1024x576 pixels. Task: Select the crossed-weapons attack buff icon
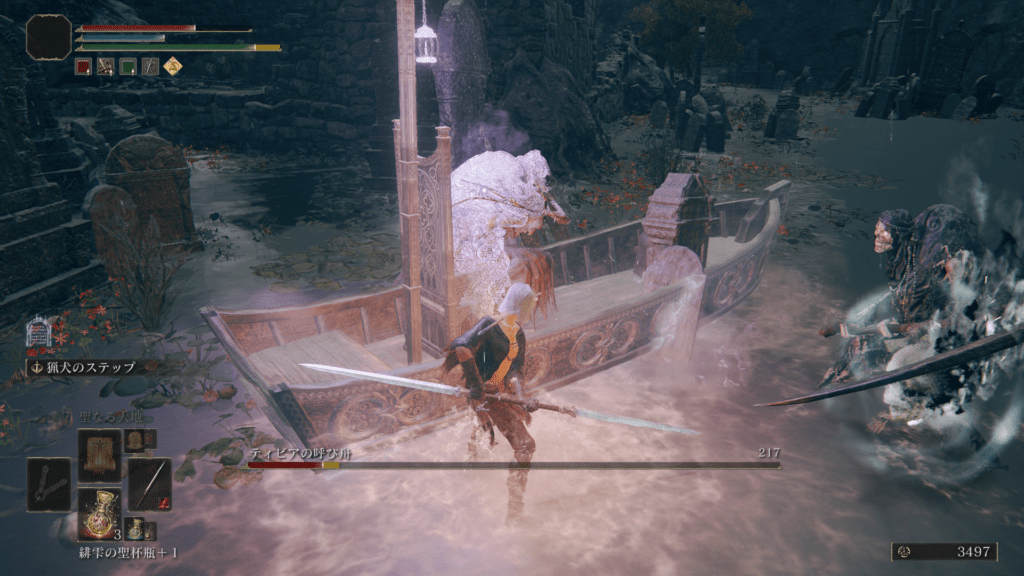click(106, 67)
